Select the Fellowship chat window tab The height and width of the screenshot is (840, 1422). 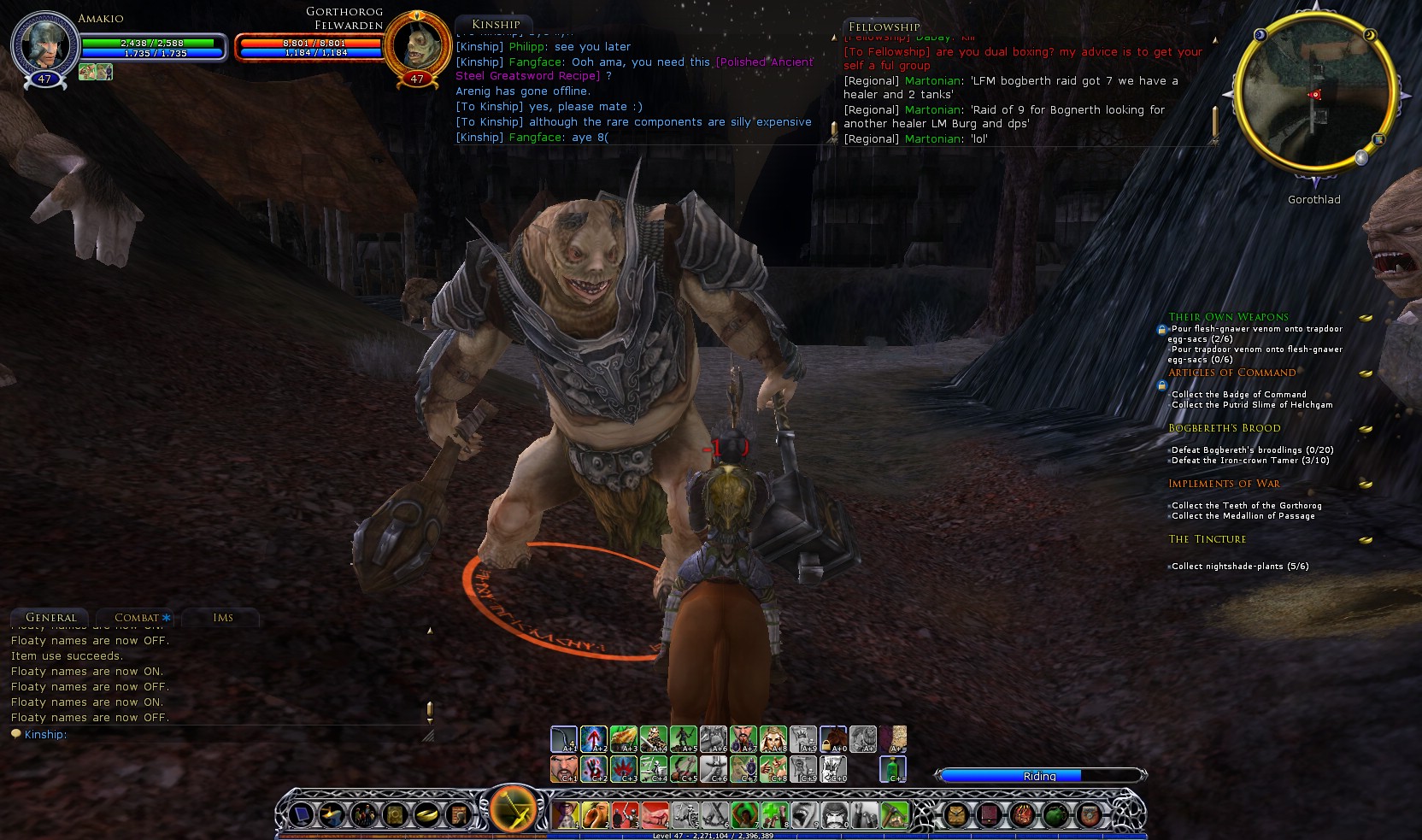coord(884,26)
